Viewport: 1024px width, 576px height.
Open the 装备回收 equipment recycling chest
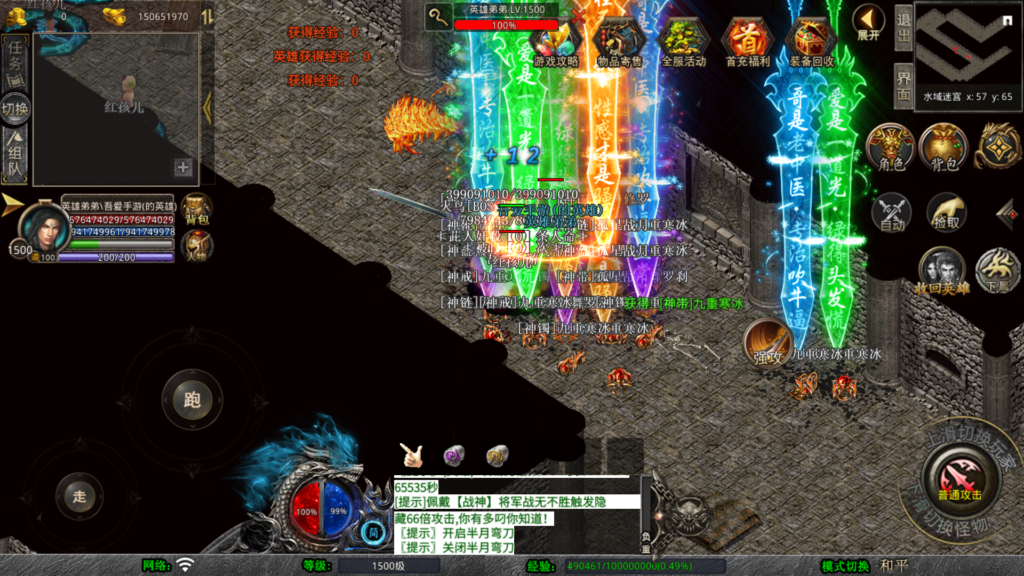[x=809, y=41]
